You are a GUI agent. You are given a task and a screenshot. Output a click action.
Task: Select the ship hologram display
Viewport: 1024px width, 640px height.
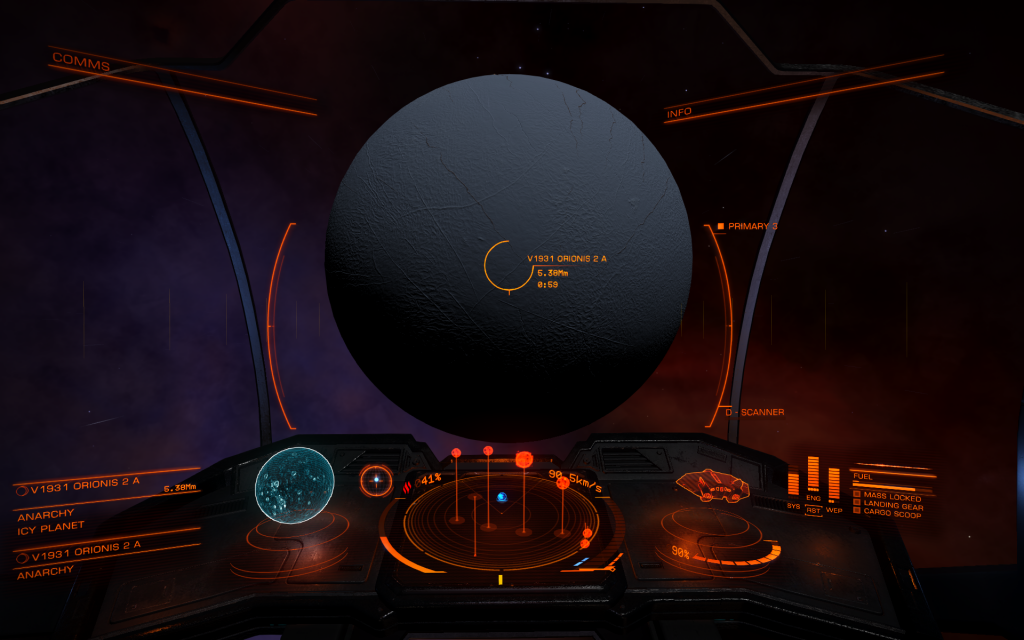(x=712, y=486)
